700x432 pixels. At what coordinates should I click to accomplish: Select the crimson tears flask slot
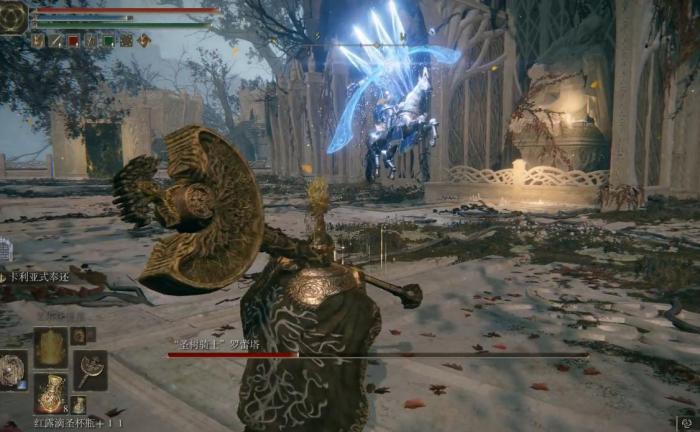coord(51,392)
